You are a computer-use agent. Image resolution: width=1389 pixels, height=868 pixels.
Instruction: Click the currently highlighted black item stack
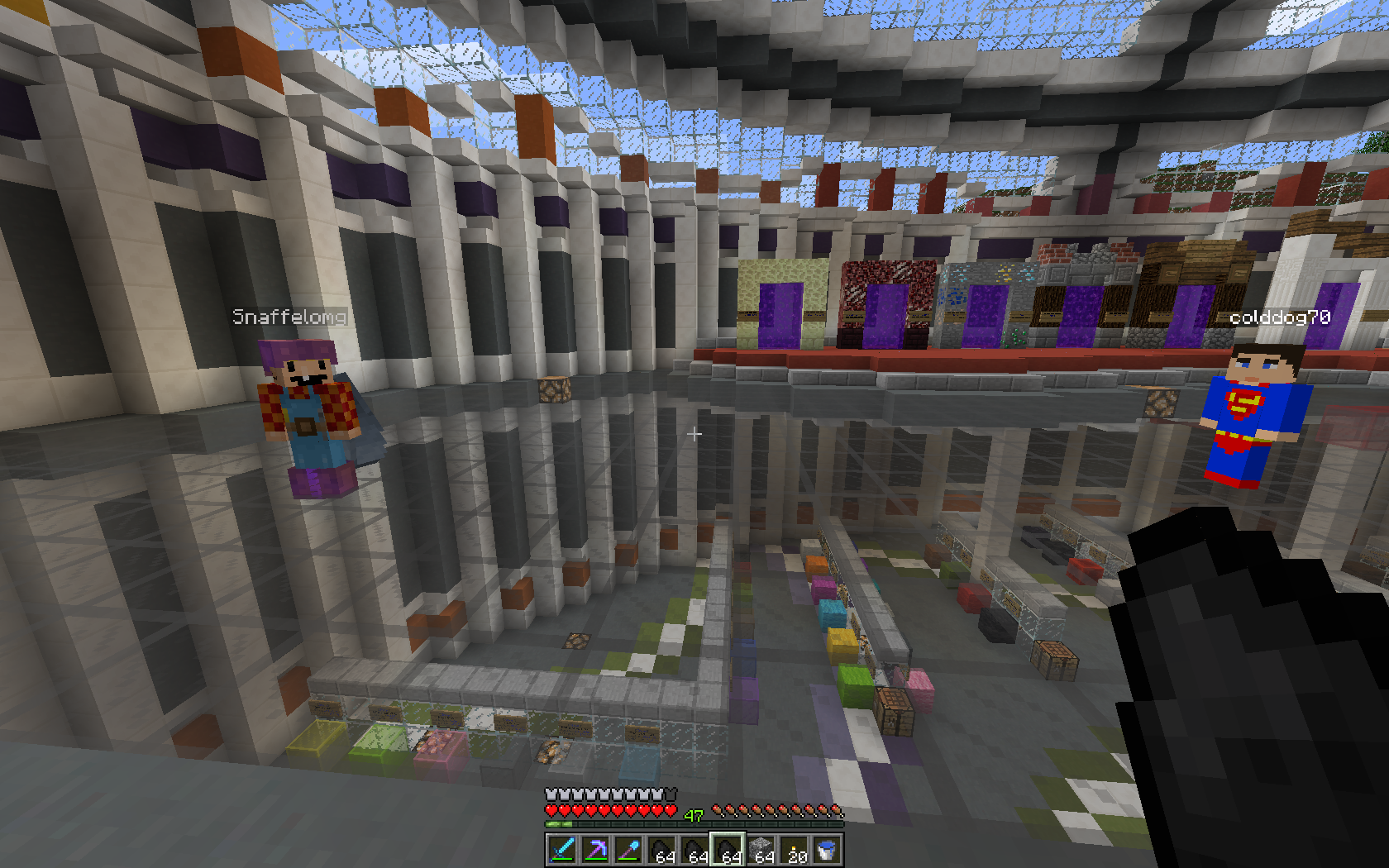pos(728,849)
